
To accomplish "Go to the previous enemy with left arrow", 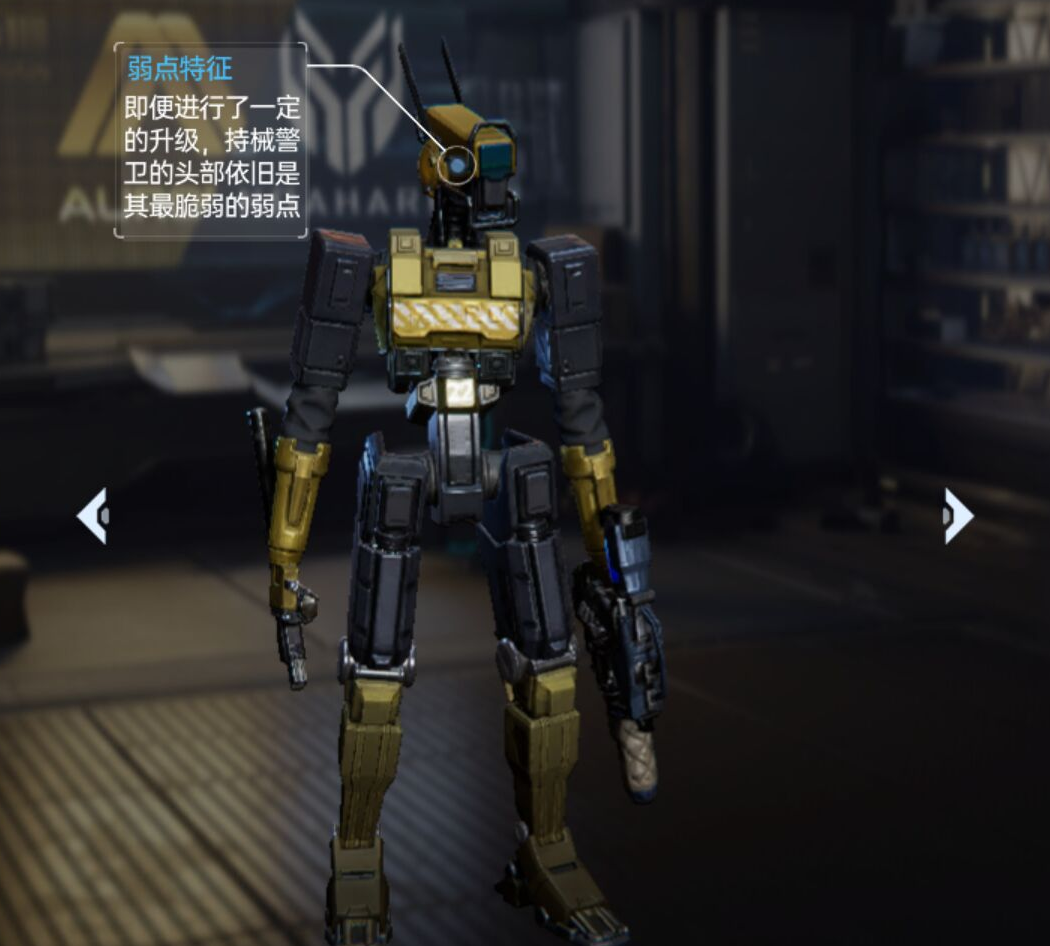I will tap(92, 516).
